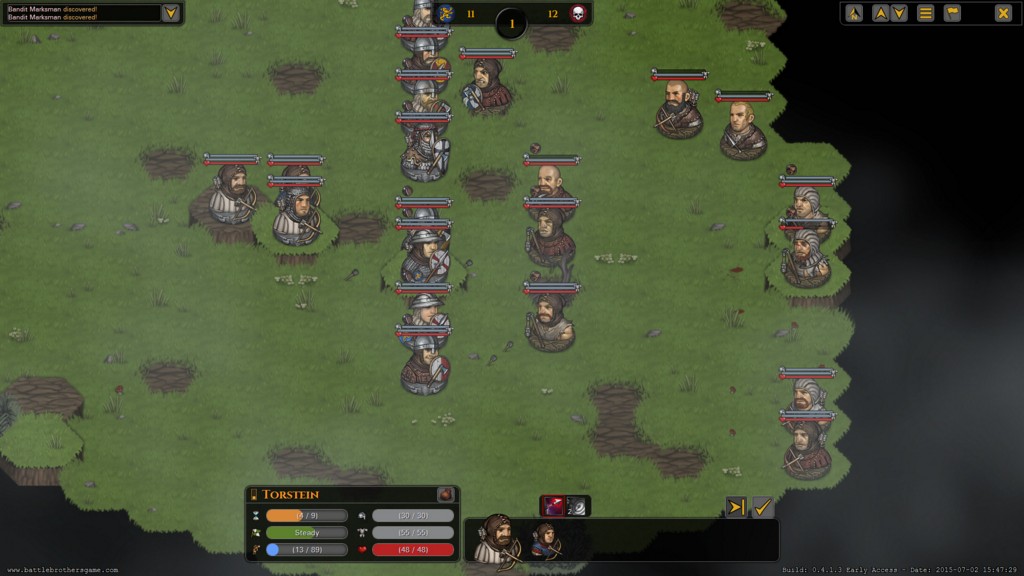This screenshot has width=1024, height=576.
Task: Select Torstein's portrait in the turn order bar
Action: tap(497, 540)
